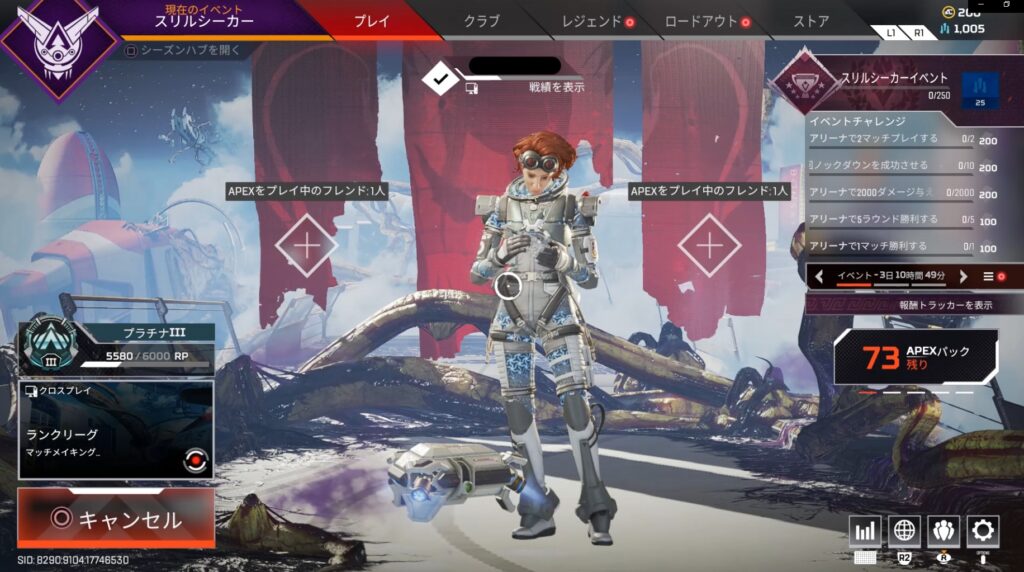
Task: Go to the previous challenge page arrow
Action: tap(819, 276)
